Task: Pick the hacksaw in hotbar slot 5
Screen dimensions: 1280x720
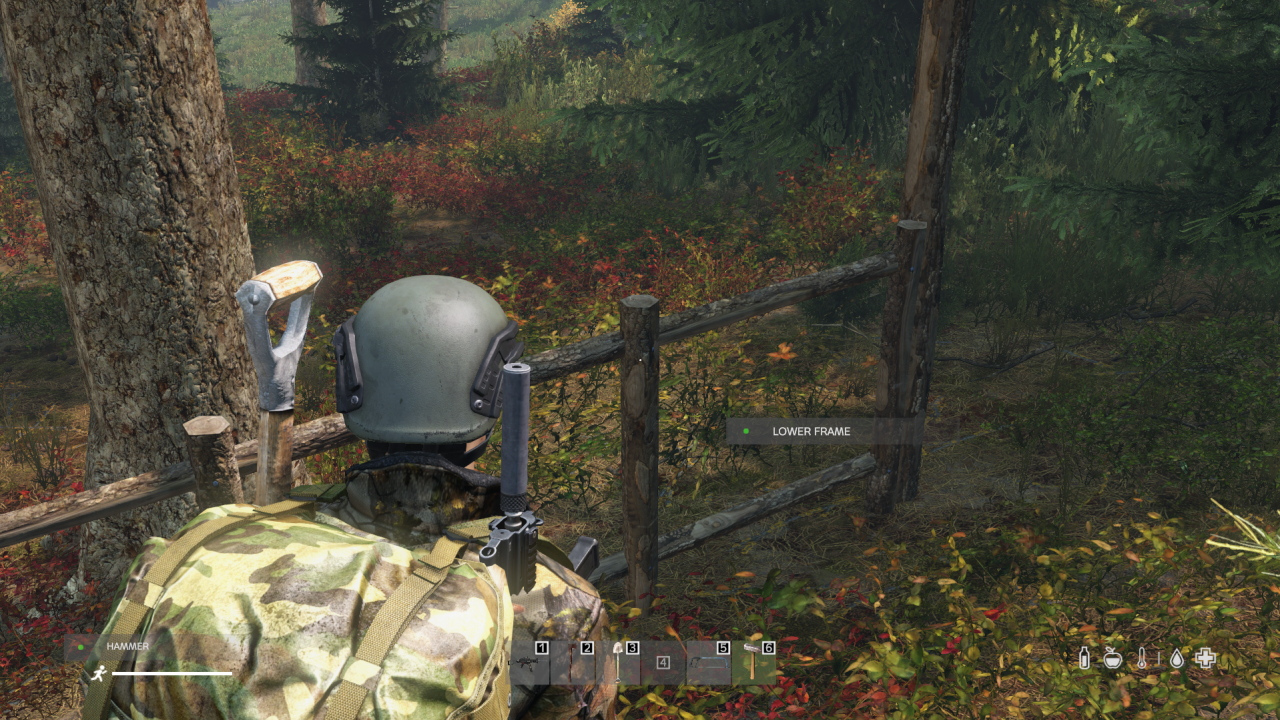Action: pos(710,662)
